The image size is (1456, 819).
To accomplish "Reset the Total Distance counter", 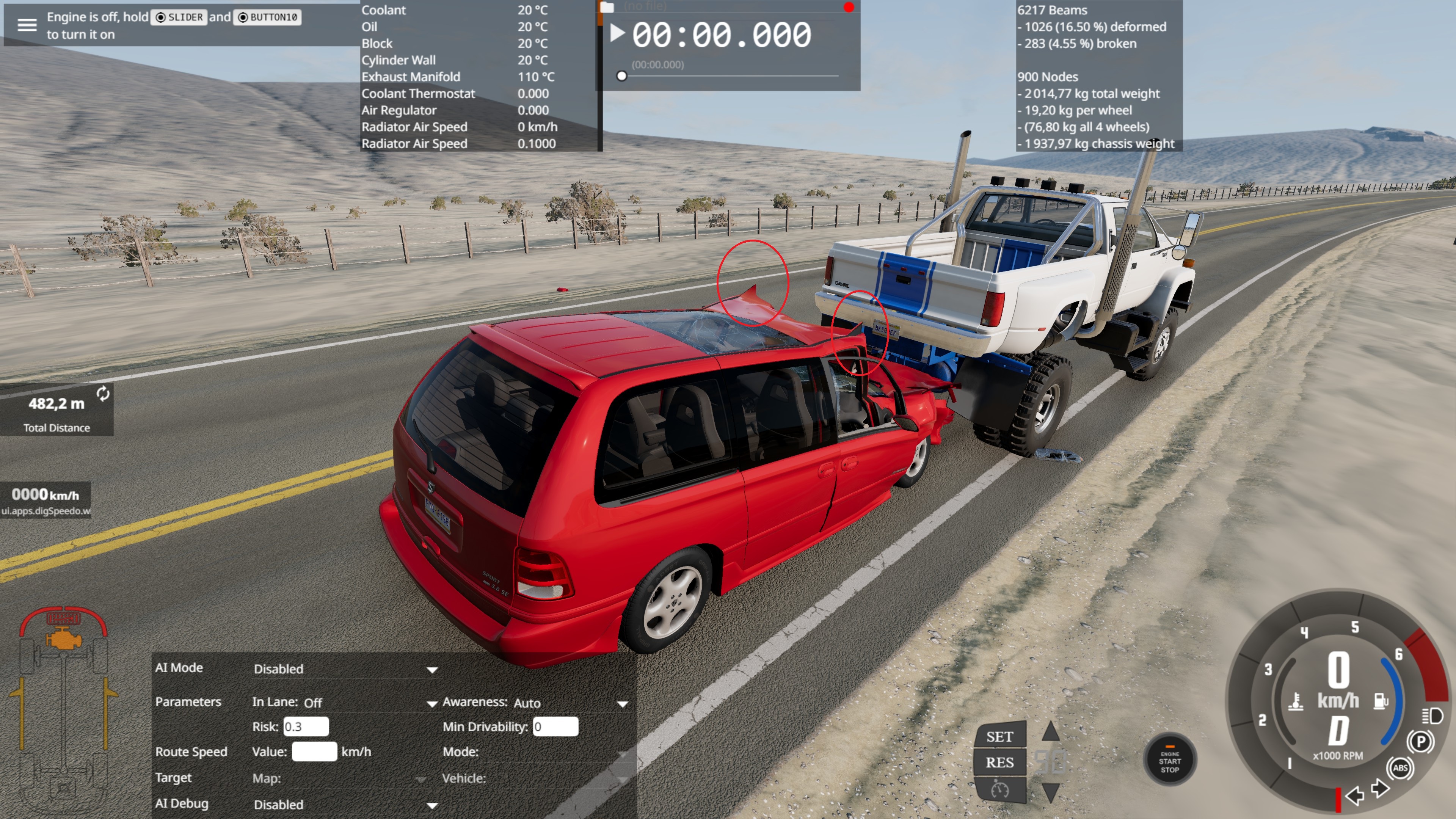I will click(103, 394).
